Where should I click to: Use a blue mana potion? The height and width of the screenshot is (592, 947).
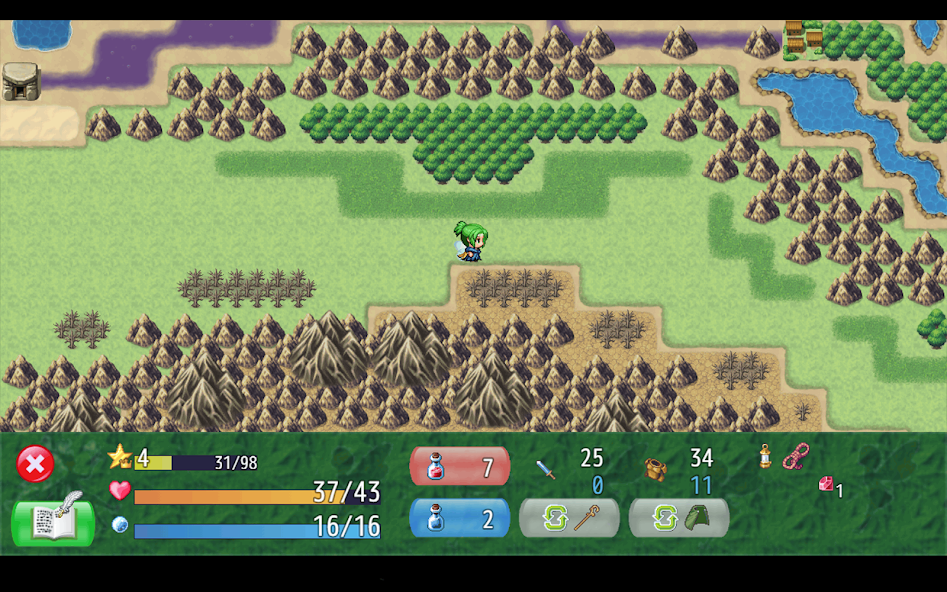pos(459,518)
